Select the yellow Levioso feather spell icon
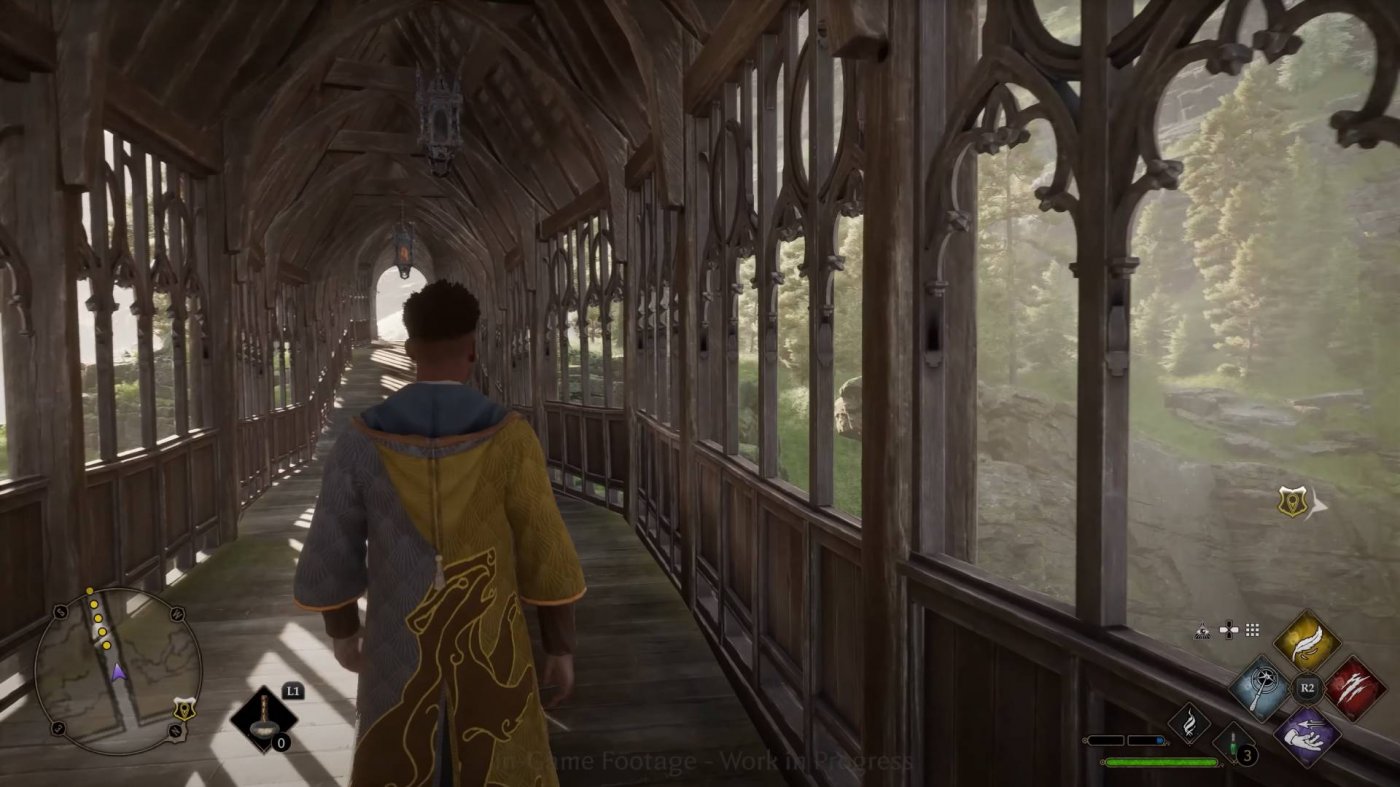The height and width of the screenshot is (787, 1400). click(x=1308, y=643)
